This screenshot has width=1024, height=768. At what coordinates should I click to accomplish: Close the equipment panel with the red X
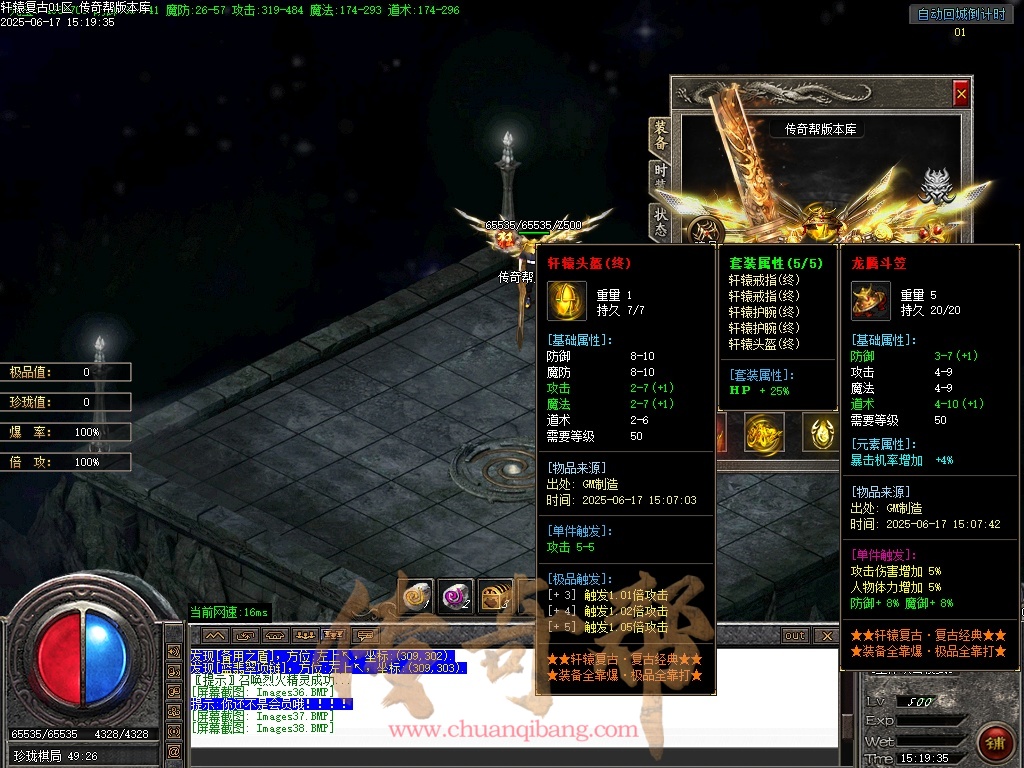coord(961,94)
